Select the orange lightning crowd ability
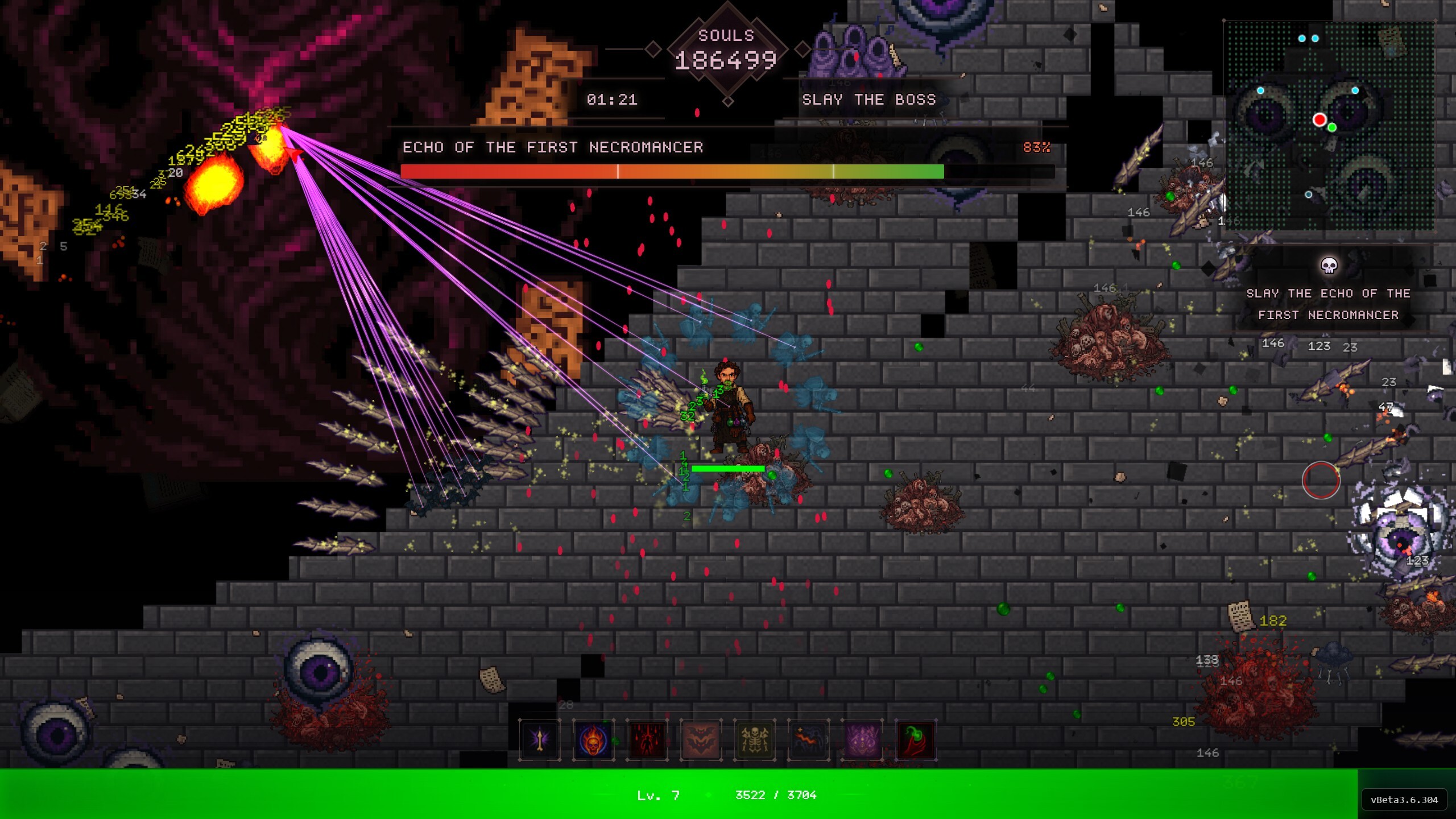Screen dimensions: 1456x819 (808, 740)
